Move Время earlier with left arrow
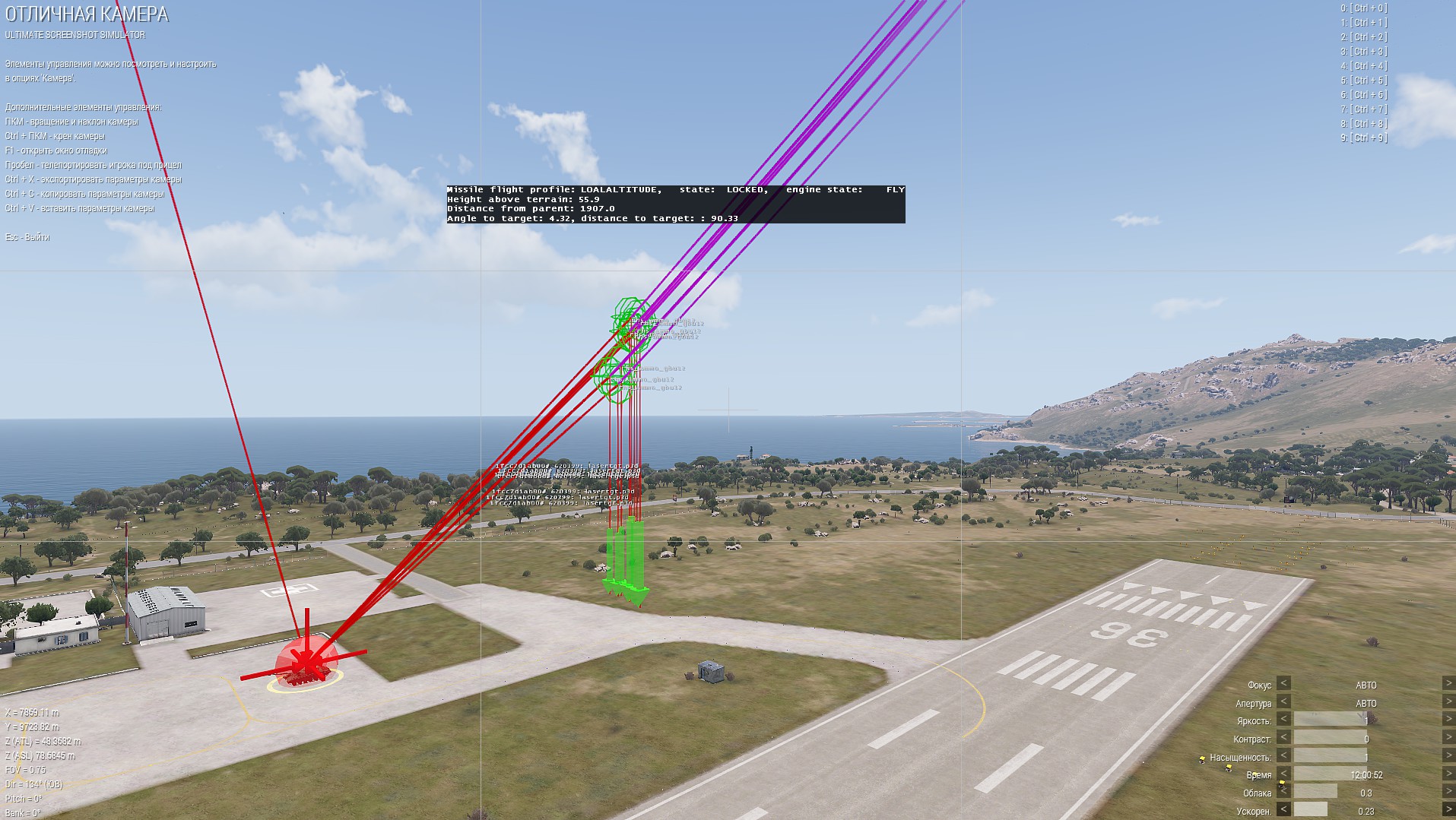 (1283, 774)
